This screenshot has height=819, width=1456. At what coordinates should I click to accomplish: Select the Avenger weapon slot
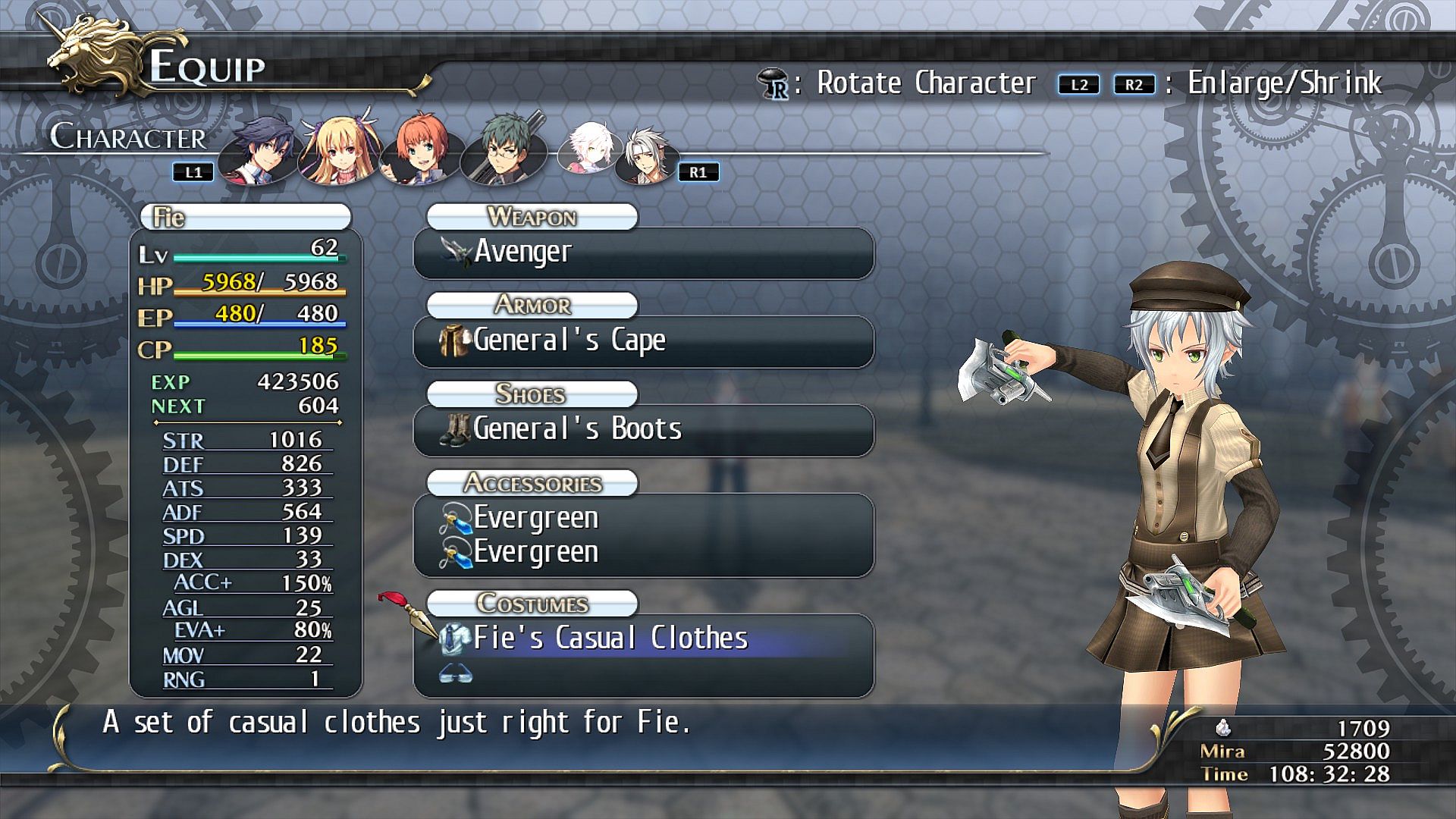(643, 253)
